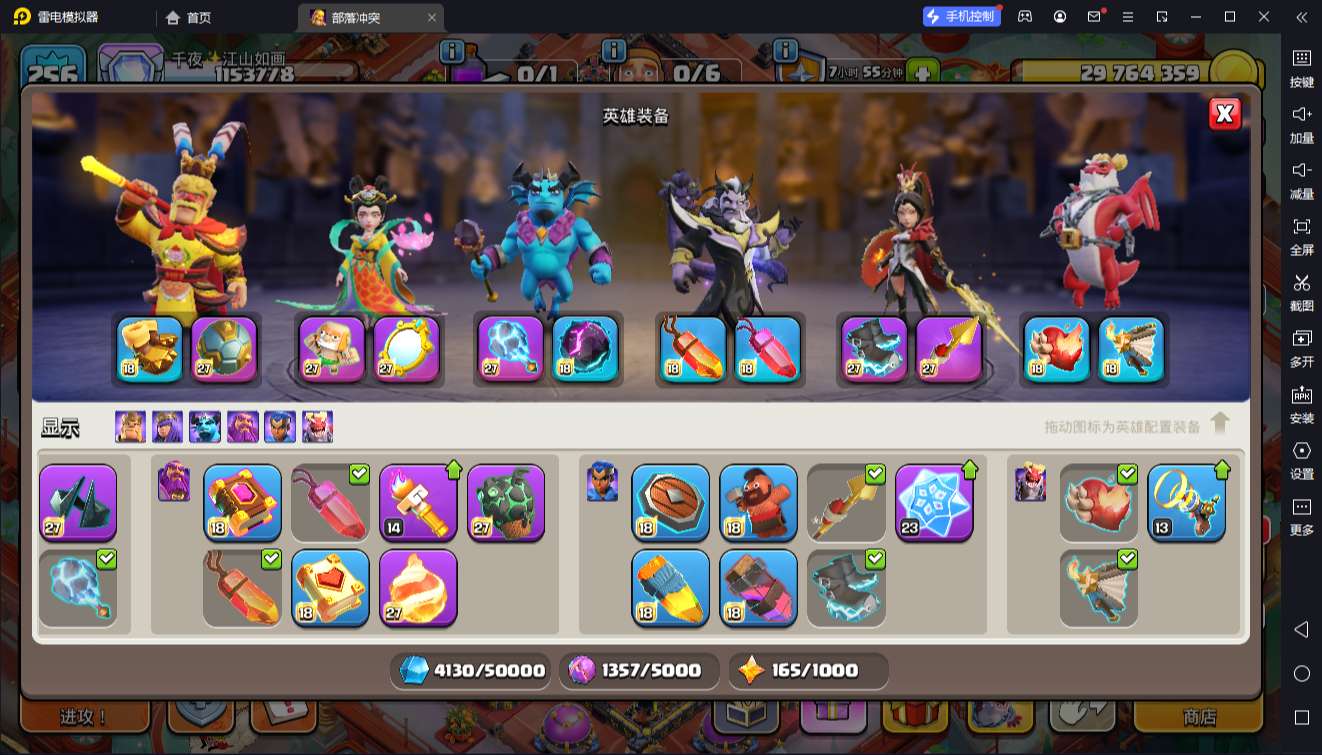1322x755 pixels.
Task: Choose the equipped electro boots slot
Action: (874, 350)
